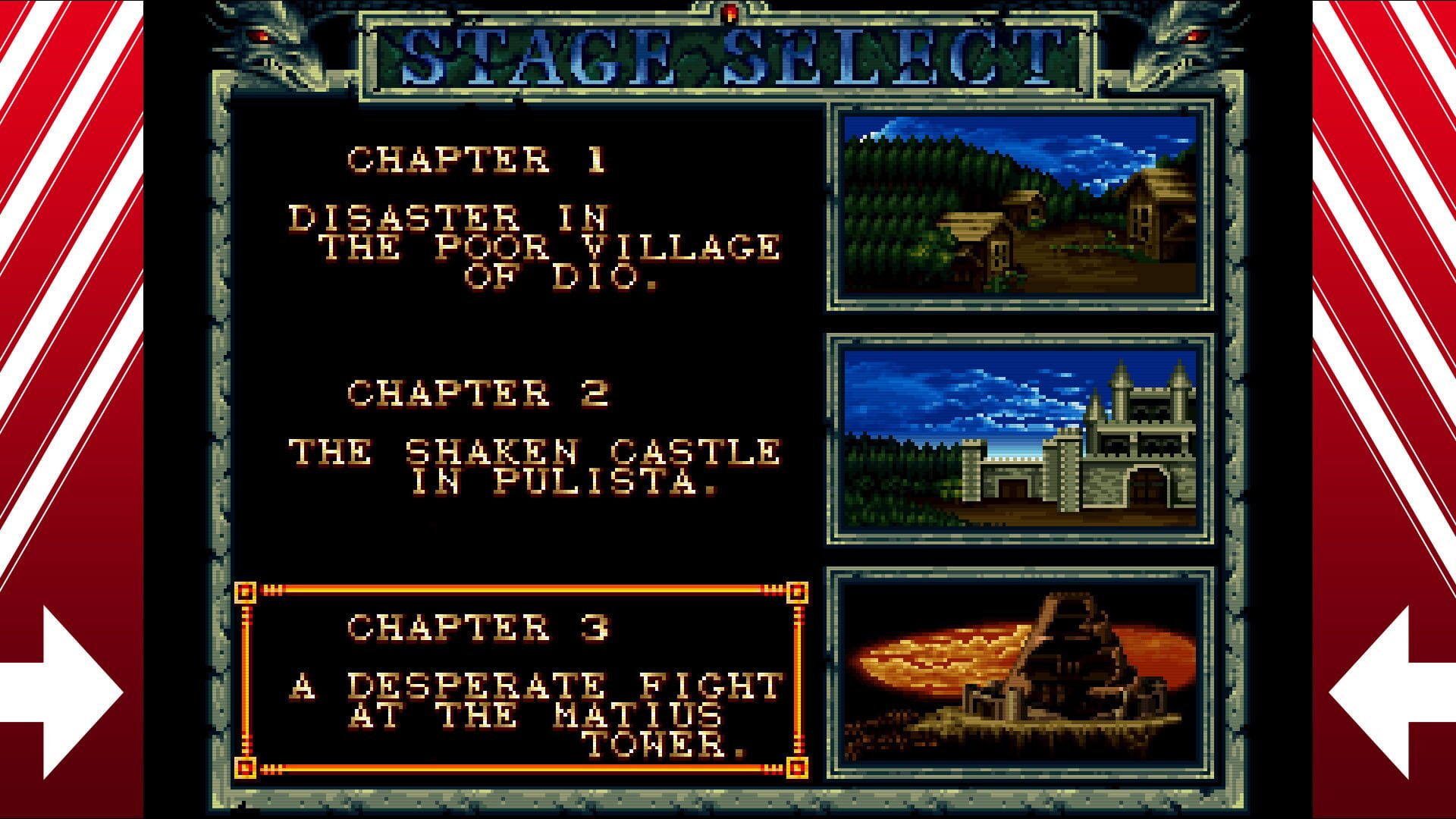This screenshot has height=819, width=1456.
Task: Click the corner ornament of the Chapter 3 frame
Action: click(246, 591)
